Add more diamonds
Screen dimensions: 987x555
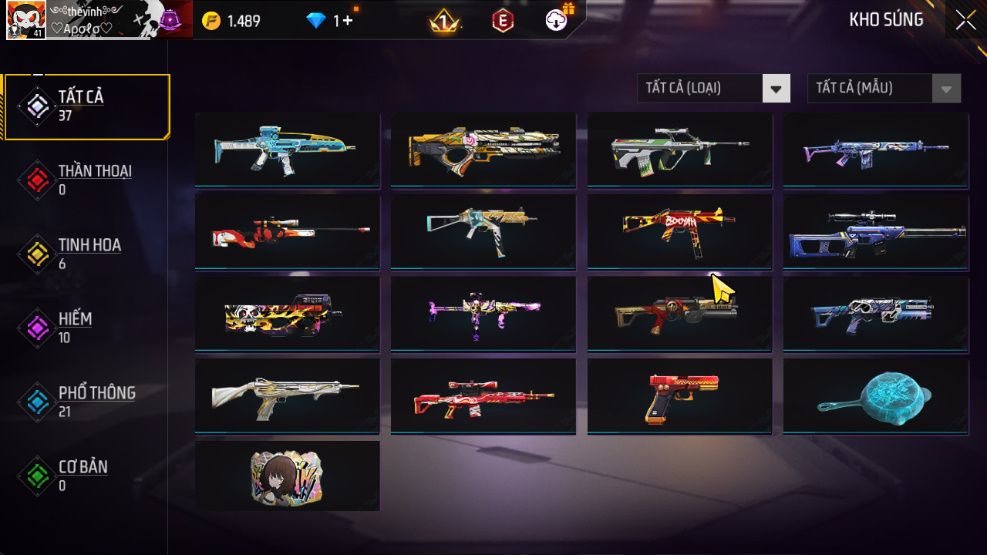[x=343, y=21]
